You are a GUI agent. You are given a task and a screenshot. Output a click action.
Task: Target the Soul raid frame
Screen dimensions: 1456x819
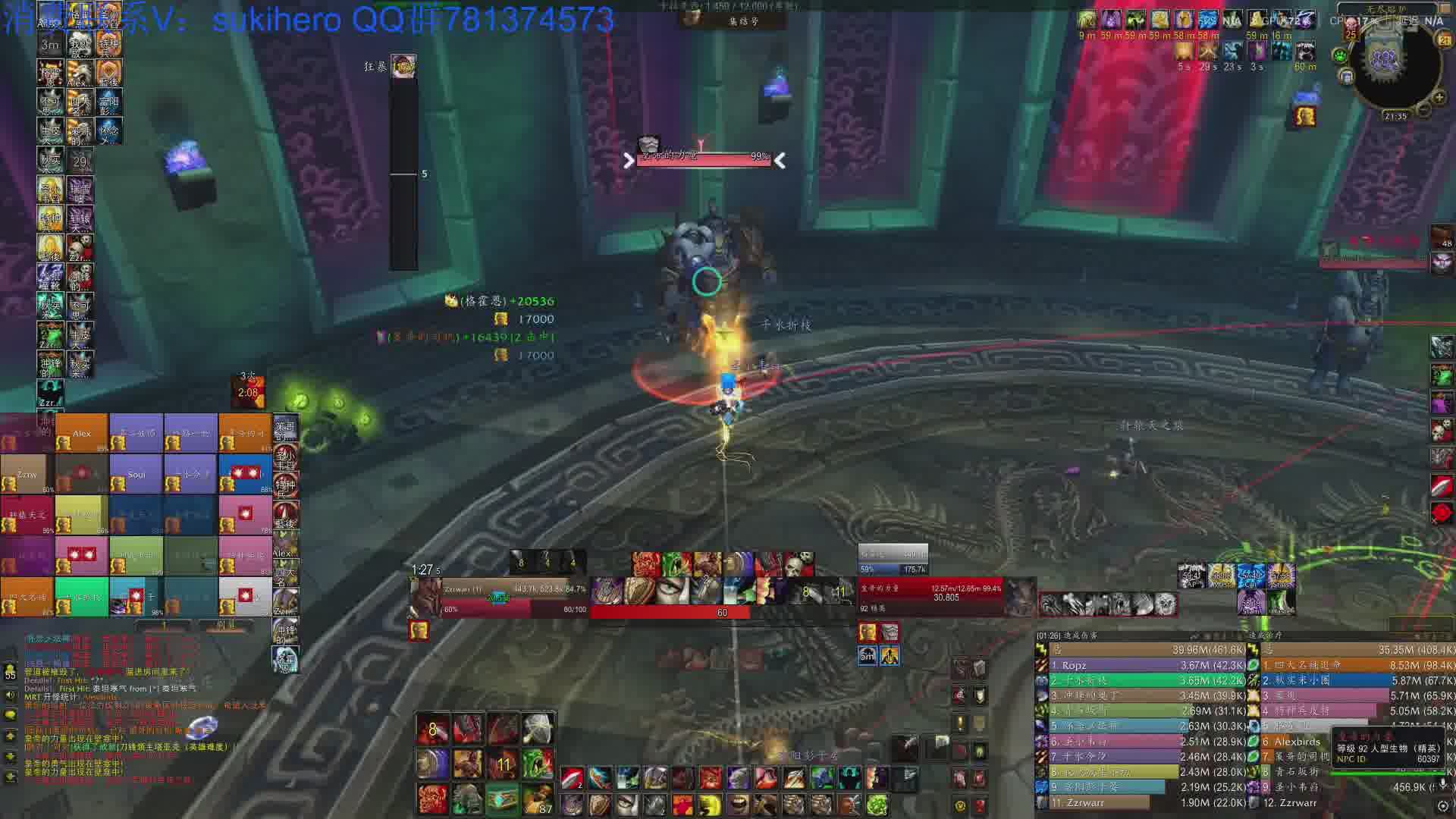pos(136,474)
